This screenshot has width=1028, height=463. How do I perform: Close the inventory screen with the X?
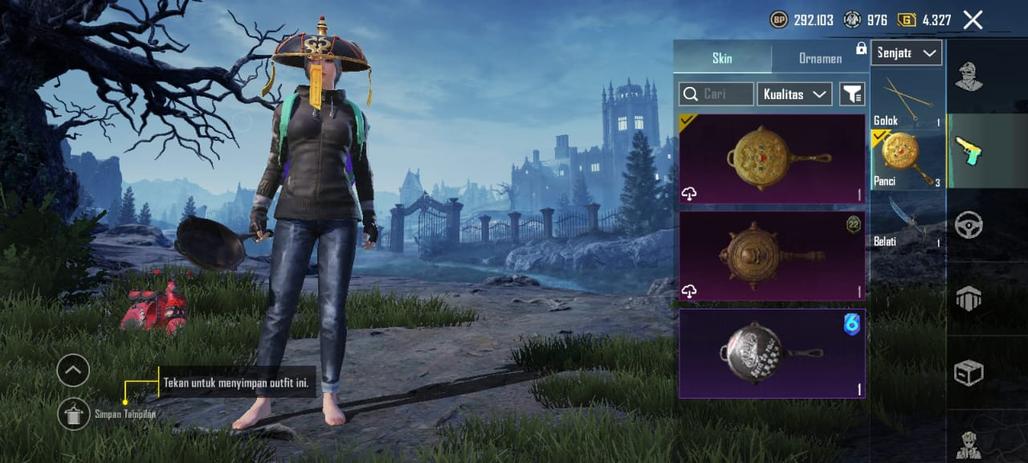tap(972, 19)
